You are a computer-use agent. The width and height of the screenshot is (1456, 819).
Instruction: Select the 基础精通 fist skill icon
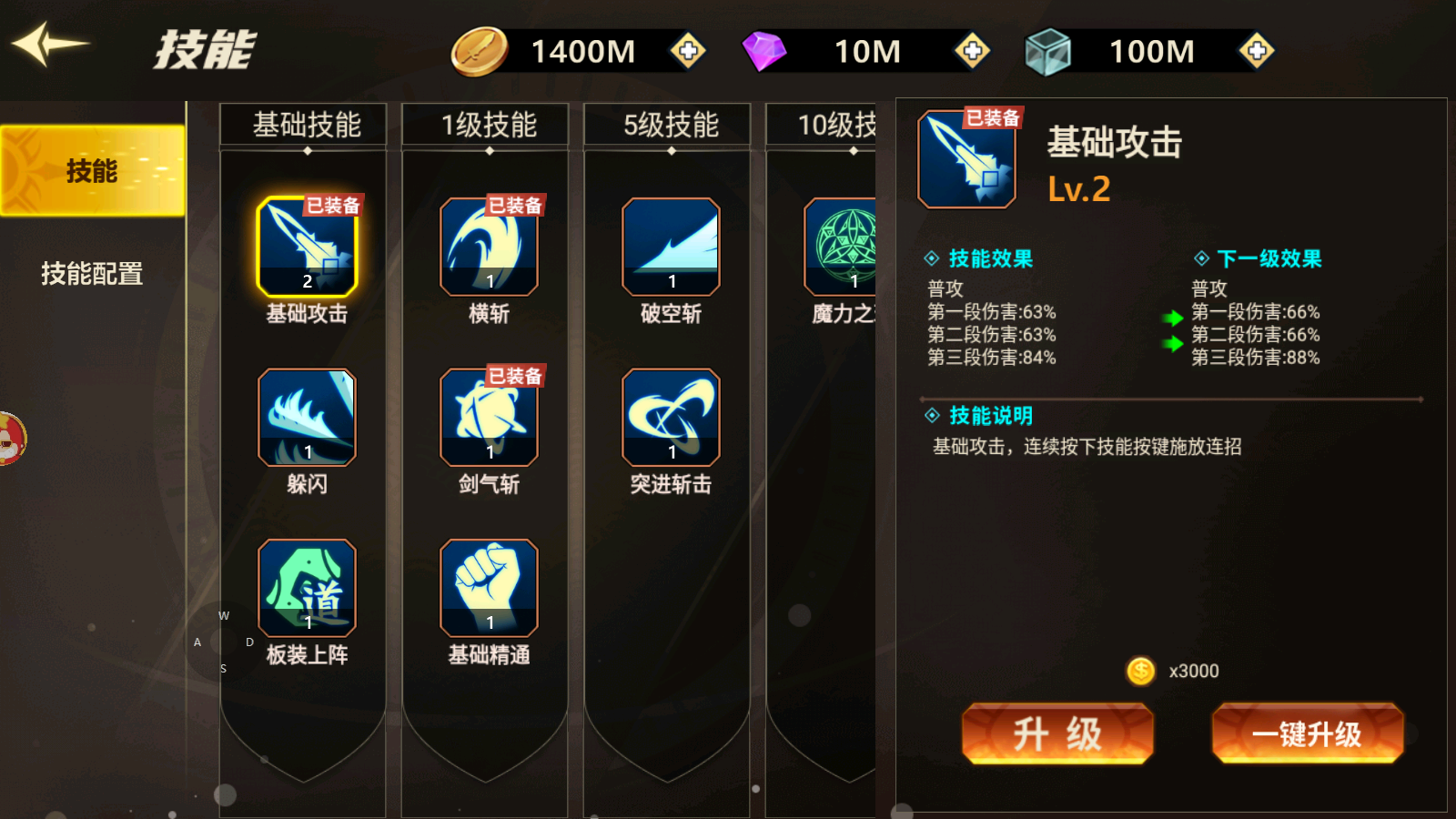(487, 587)
